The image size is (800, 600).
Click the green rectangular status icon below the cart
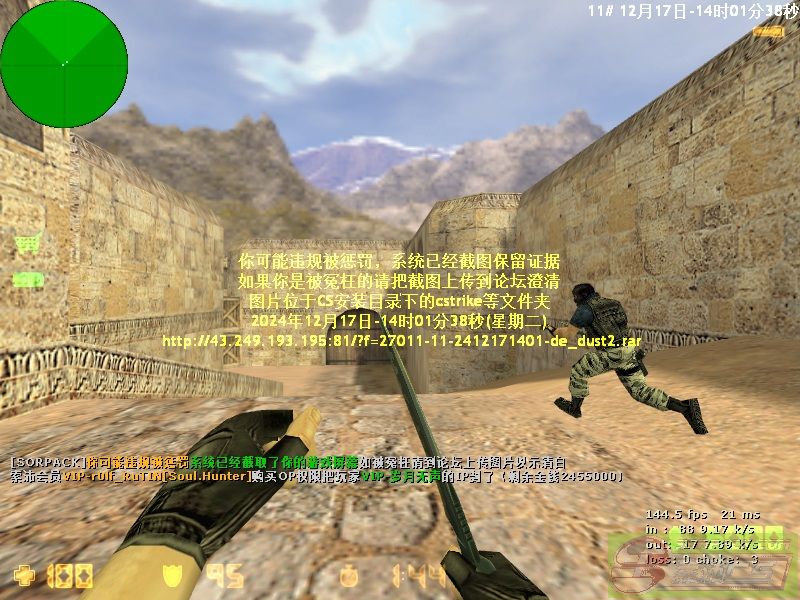28,279
